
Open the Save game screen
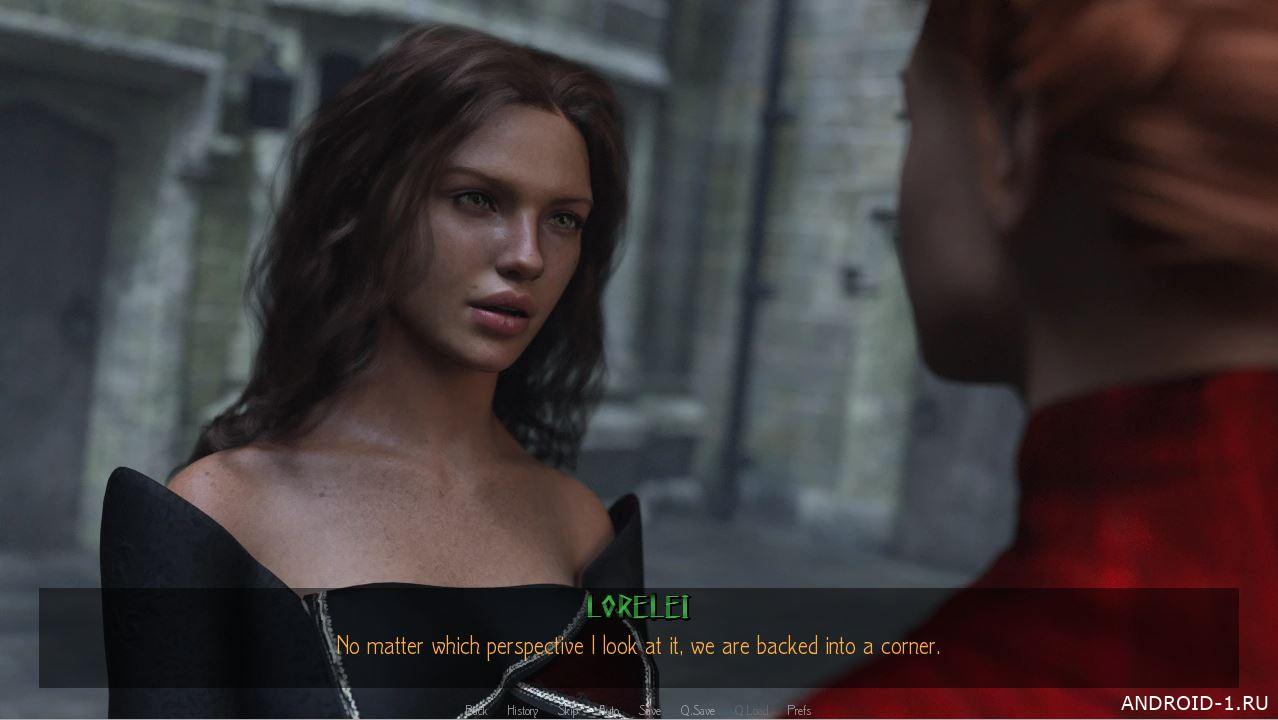tap(650, 711)
